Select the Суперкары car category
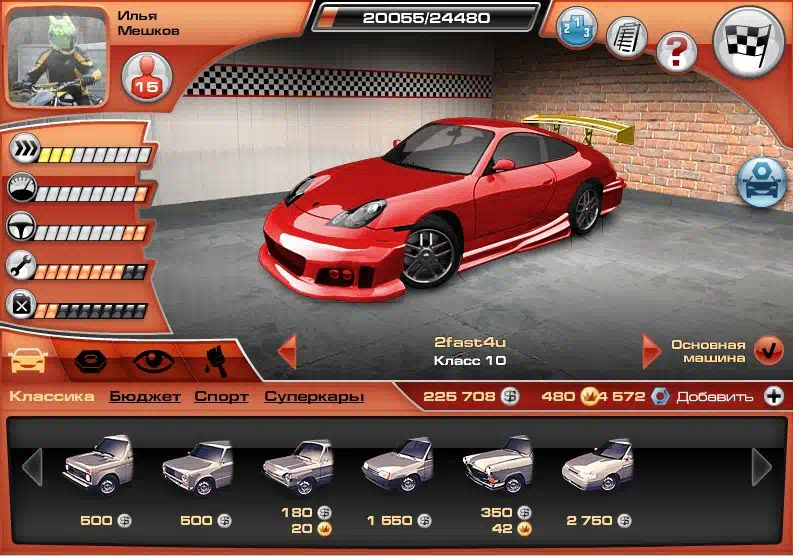The image size is (793, 556). pos(314,397)
